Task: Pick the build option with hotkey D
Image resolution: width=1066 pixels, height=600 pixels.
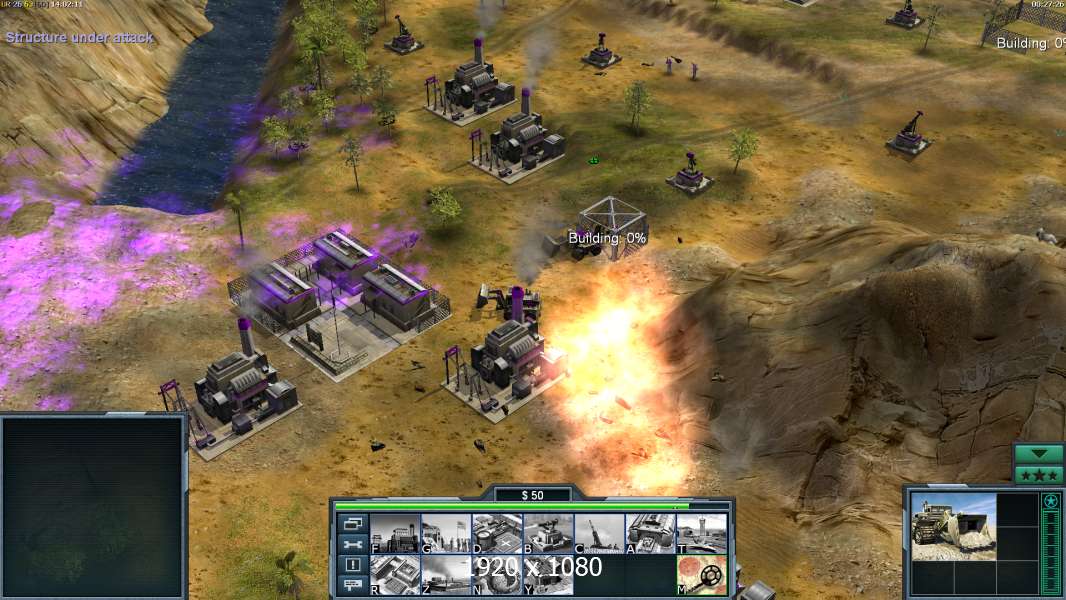Action: tap(497, 533)
